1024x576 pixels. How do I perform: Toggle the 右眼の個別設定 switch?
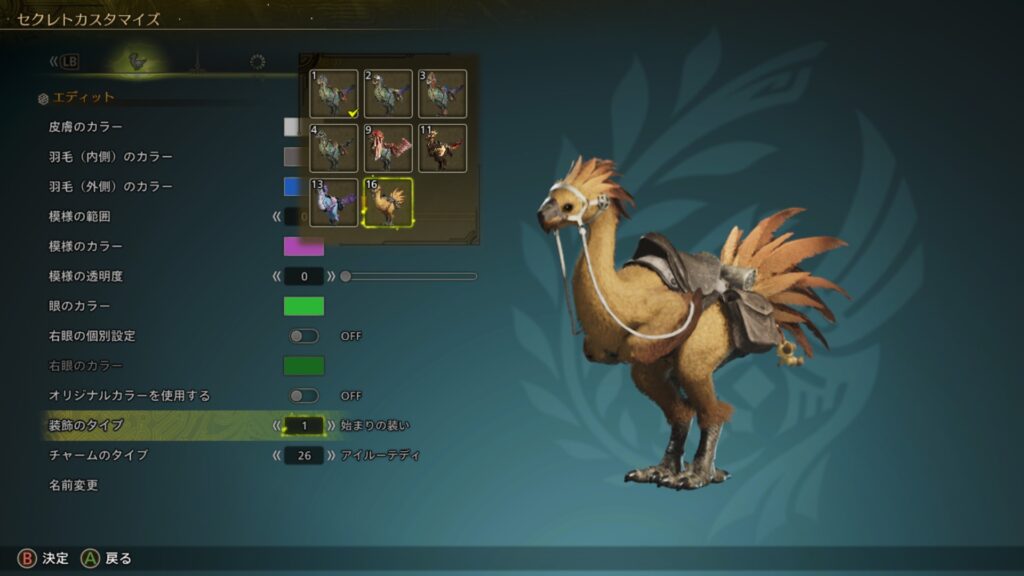click(304, 336)
